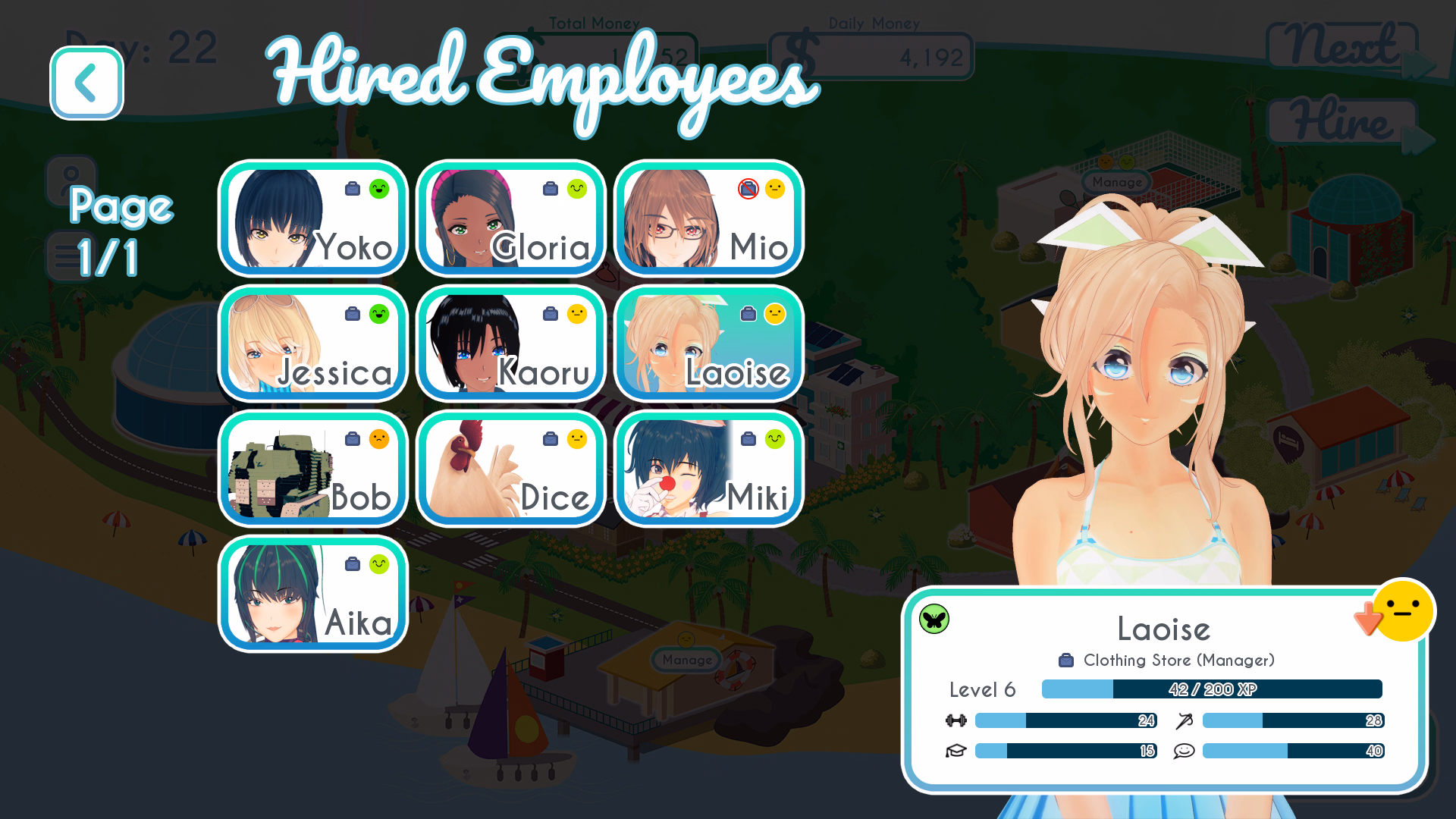Click the briefcase icon beside Clothing Store (Manager)
Viewport: 1456px width, 819px height.
point(1067,660)
